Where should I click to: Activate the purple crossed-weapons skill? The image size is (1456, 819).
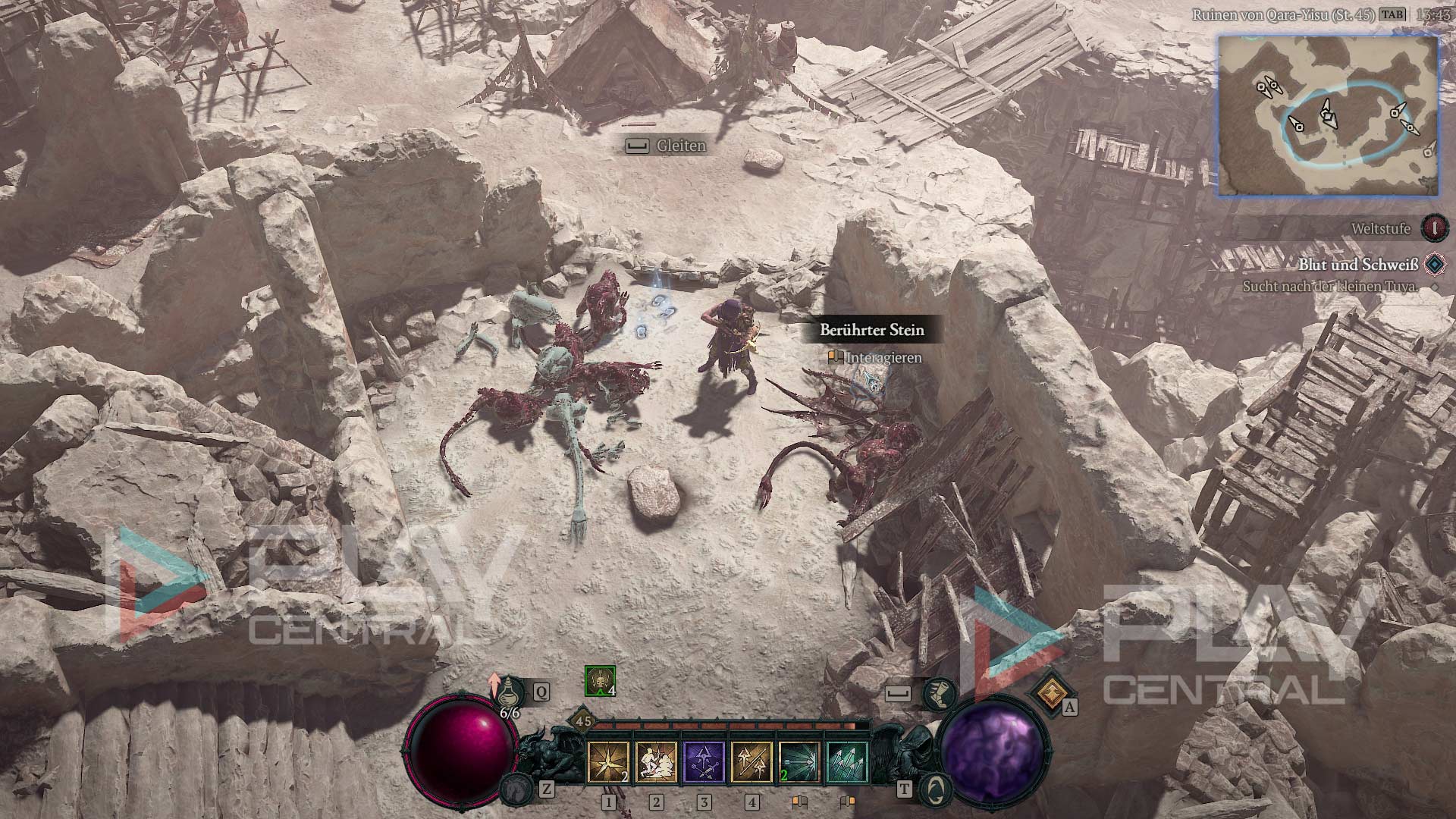[x=704, y=762]
